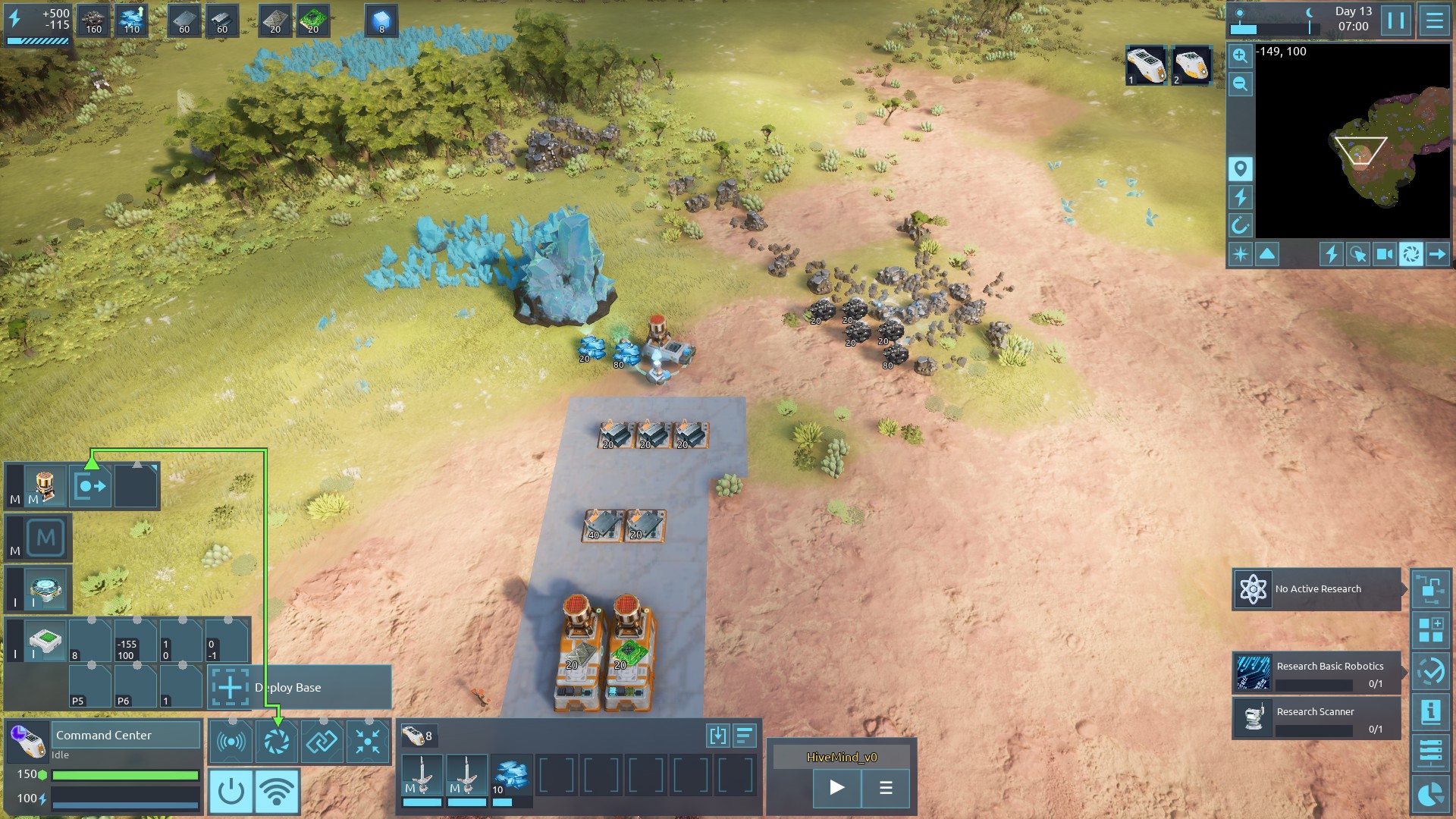
Task: Open the main hamburger menu
Action: tap(1434, 20)
